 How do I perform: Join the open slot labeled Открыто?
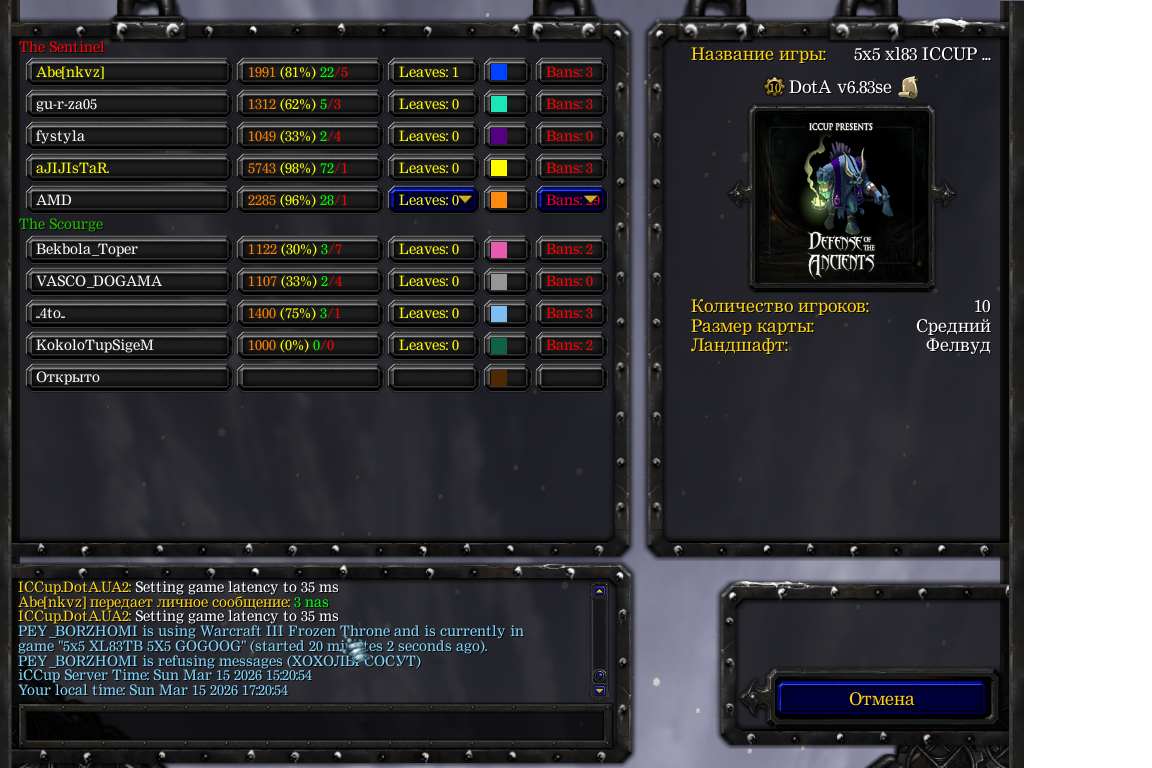coord(128,377)
